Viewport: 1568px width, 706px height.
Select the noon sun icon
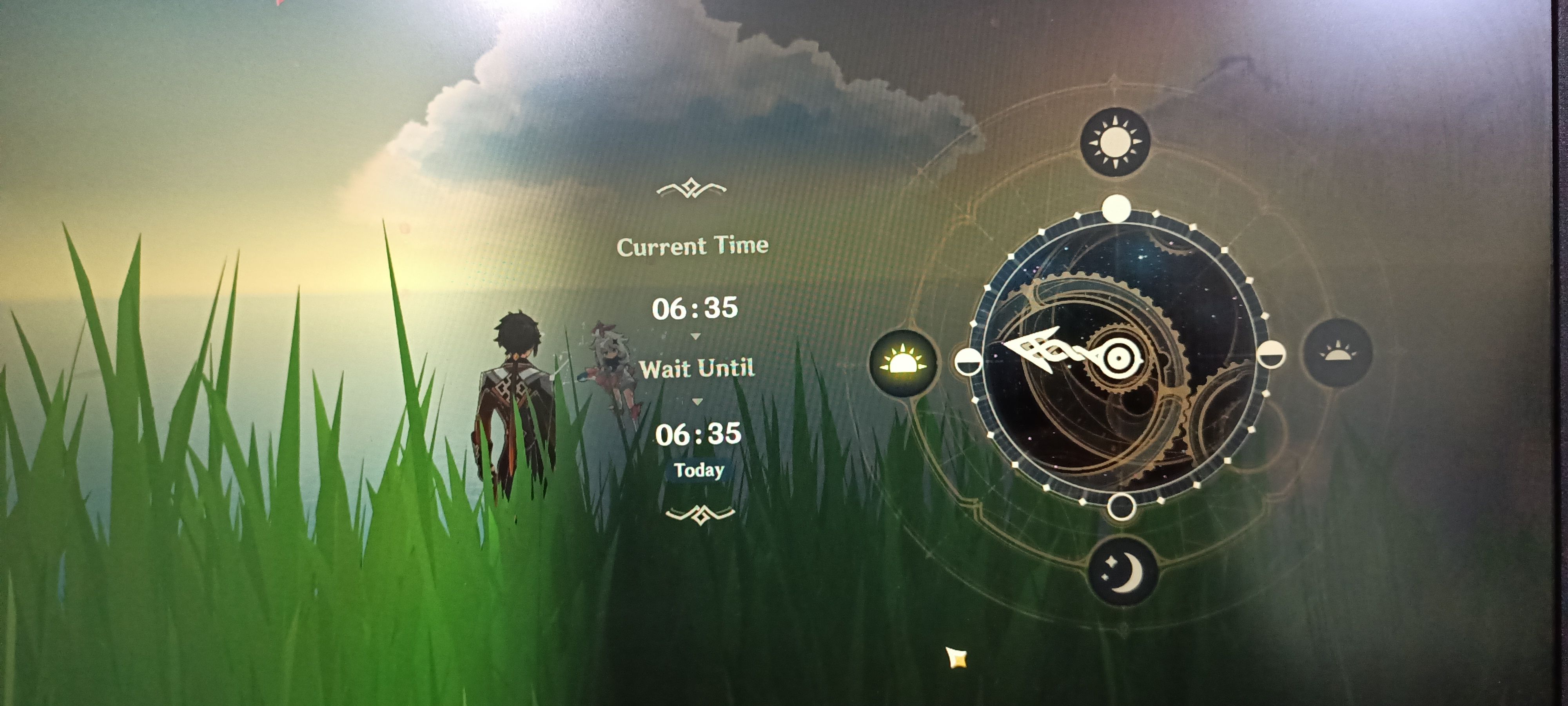point(1115,142)
